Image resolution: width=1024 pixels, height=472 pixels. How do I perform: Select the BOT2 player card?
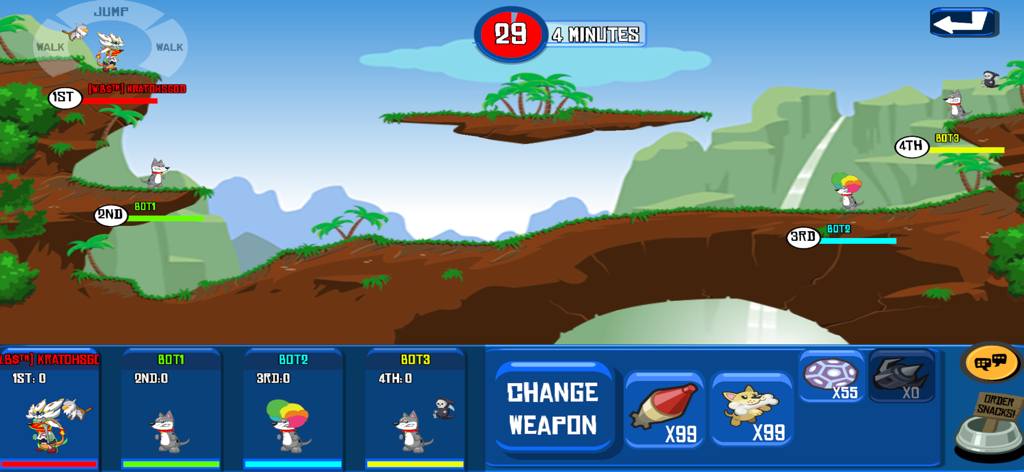click(x=293, y=408)
